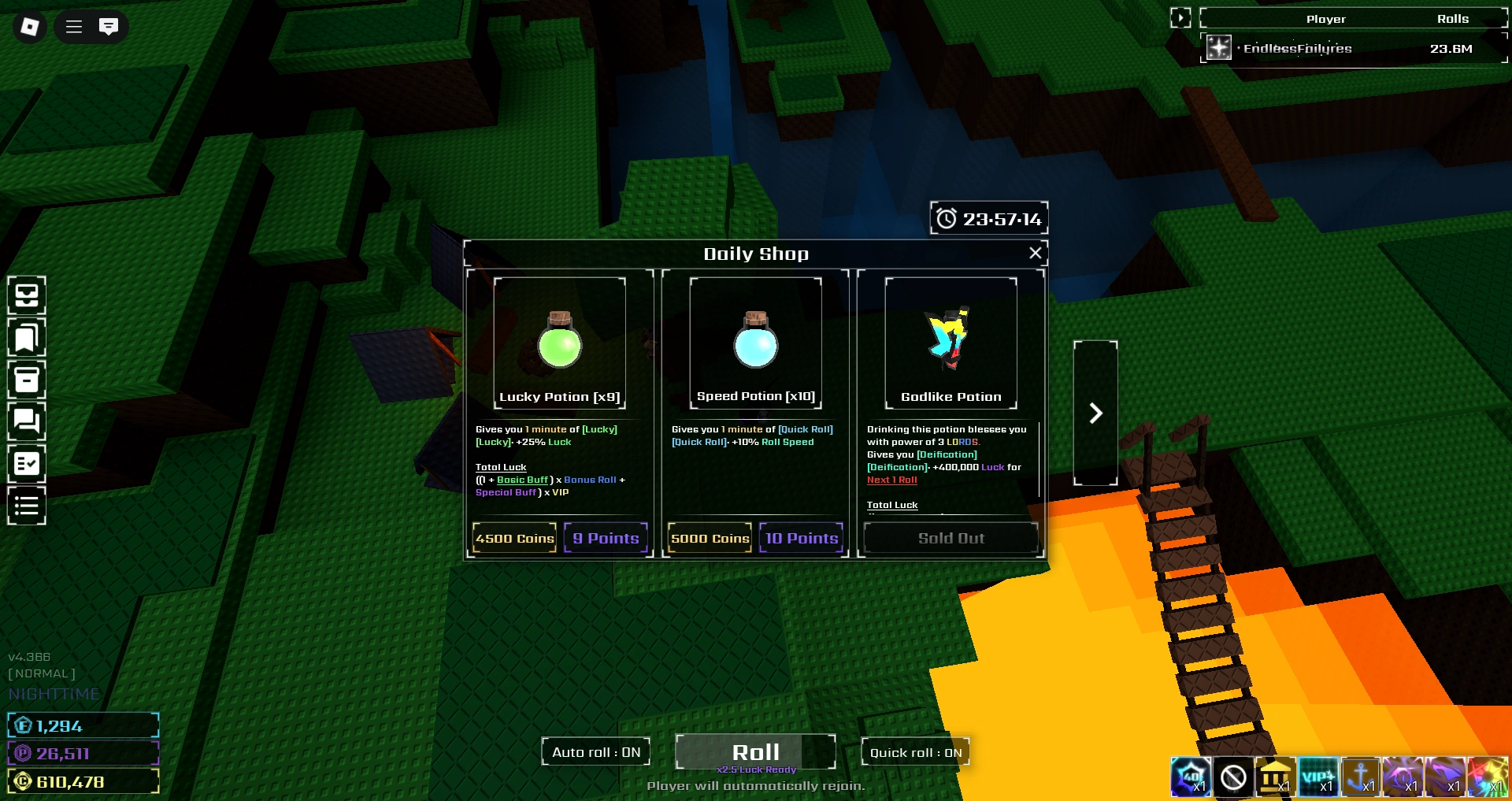Open the trading chat panel on the sidebar
1512x801 pixels.
[26, 421]
